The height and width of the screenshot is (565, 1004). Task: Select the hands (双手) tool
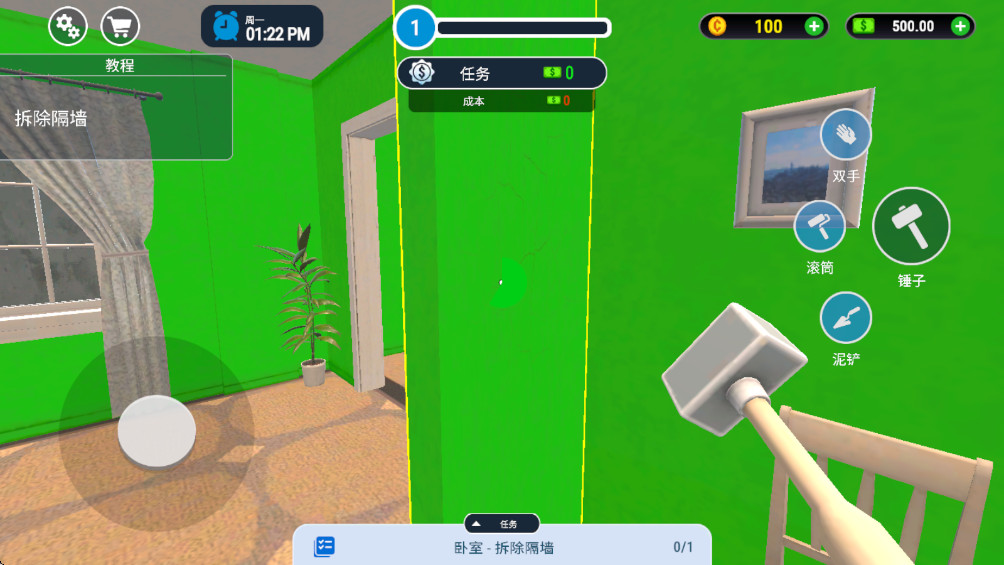pyautogui.click(x=846, y=135)
